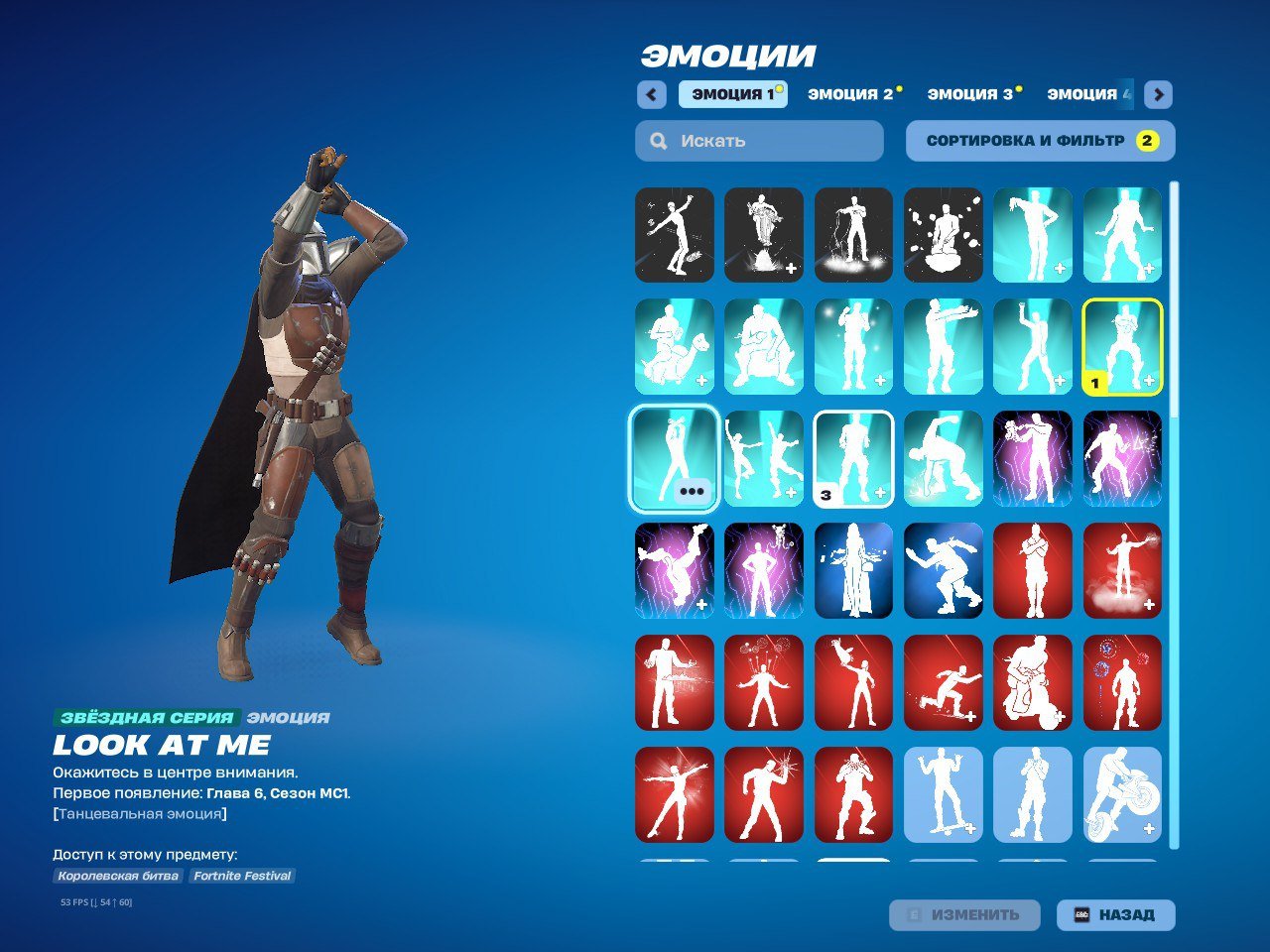
Task: Click the right chevron to reveal more tabs
Action: pyautogui.click(x=1157, y=94)
